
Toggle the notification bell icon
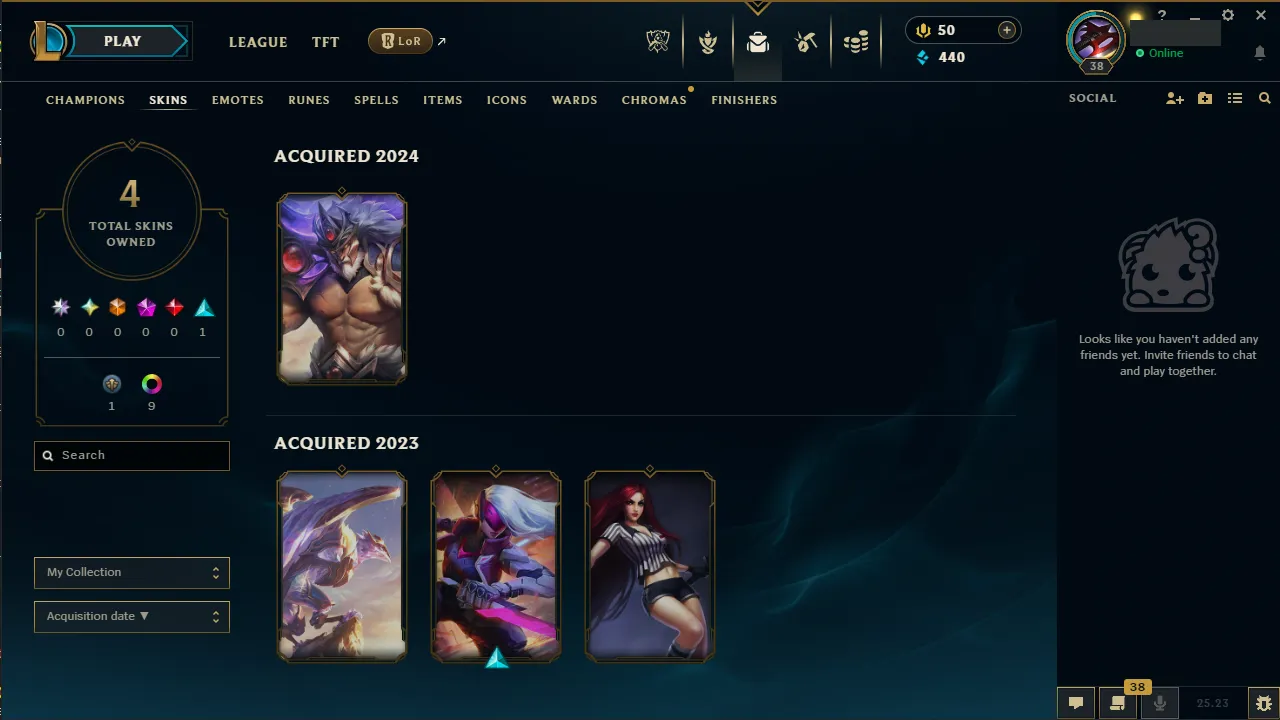(1259, 53)
